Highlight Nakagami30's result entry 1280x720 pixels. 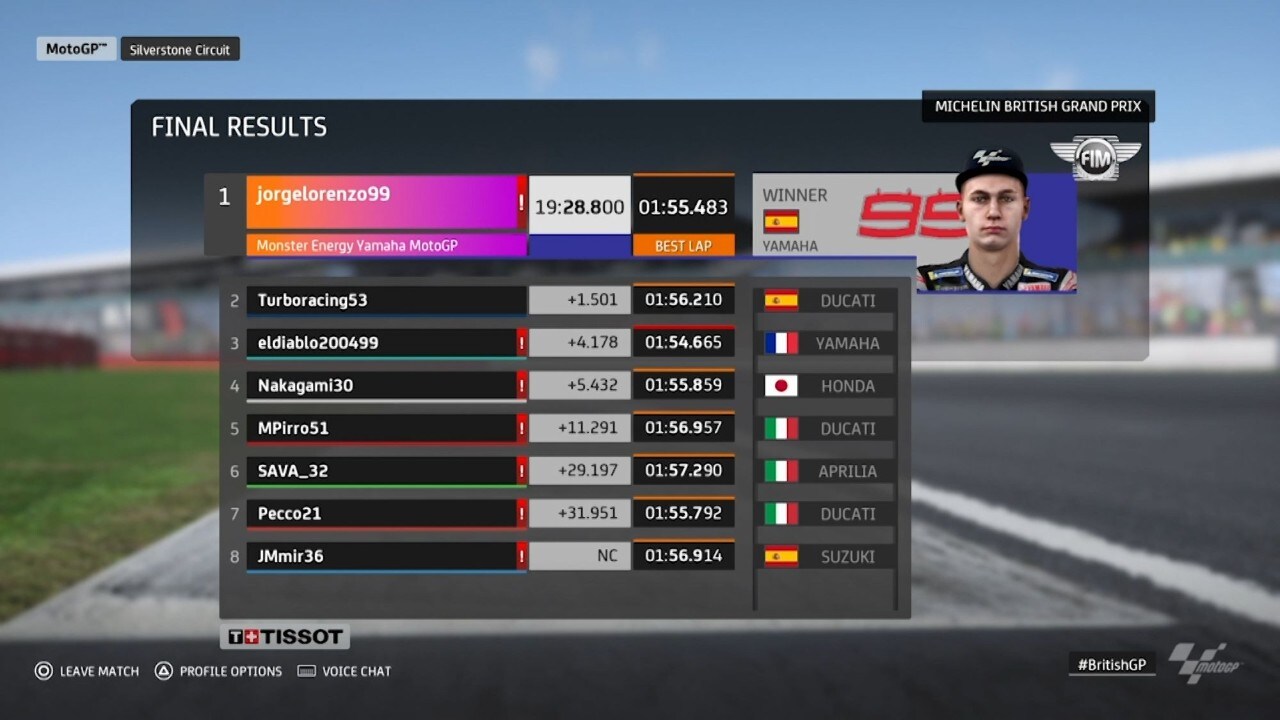click(x=385, y=386)
